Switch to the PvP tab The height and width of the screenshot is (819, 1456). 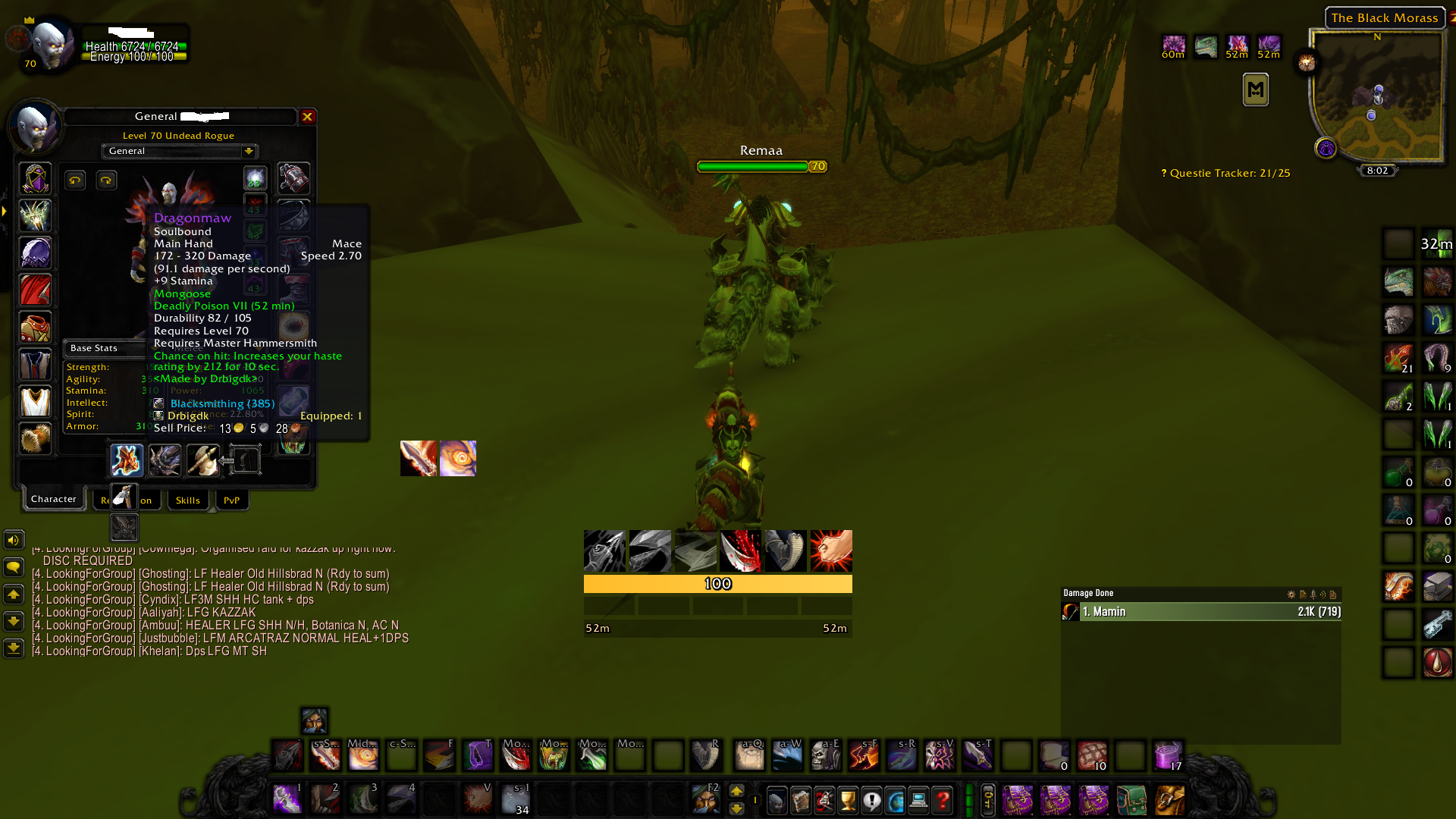(231, 500)
